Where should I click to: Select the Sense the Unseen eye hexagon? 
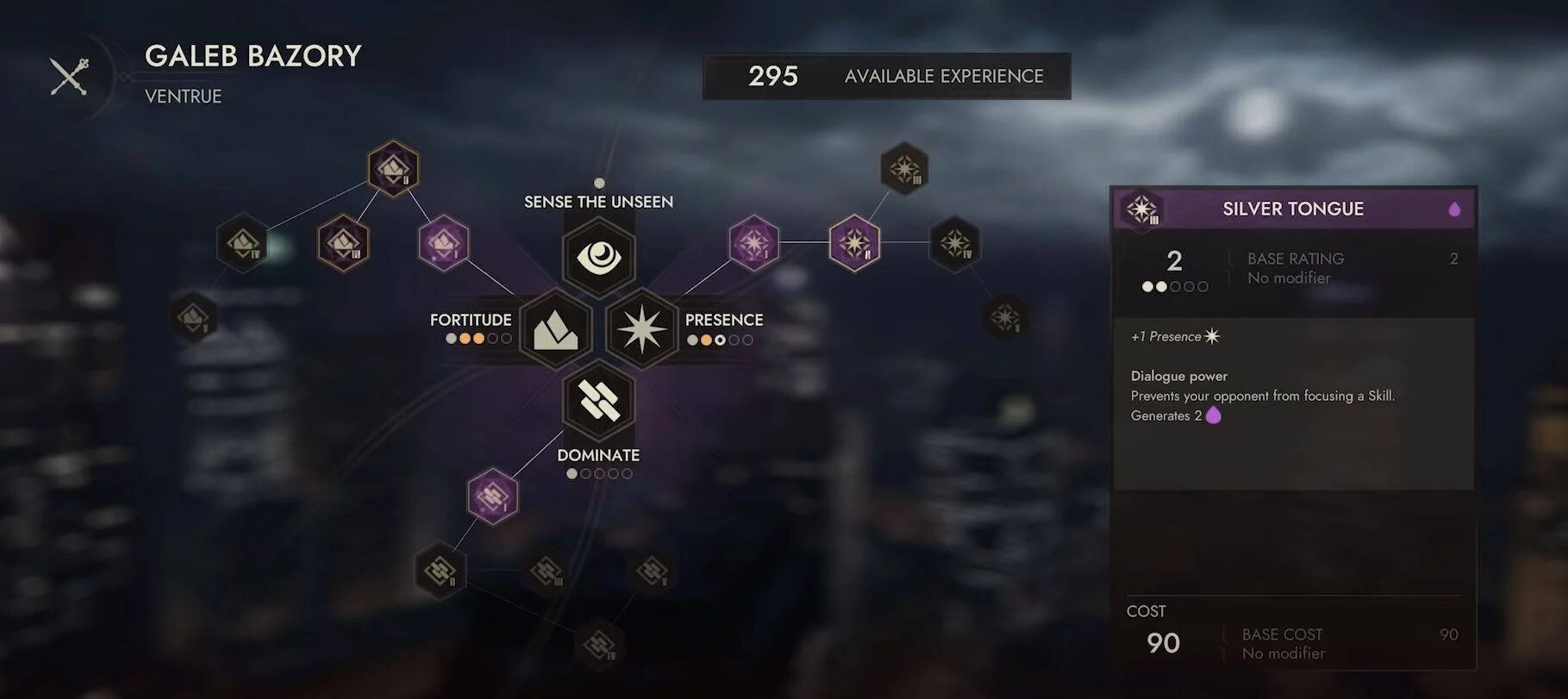[x=599, y=257]
